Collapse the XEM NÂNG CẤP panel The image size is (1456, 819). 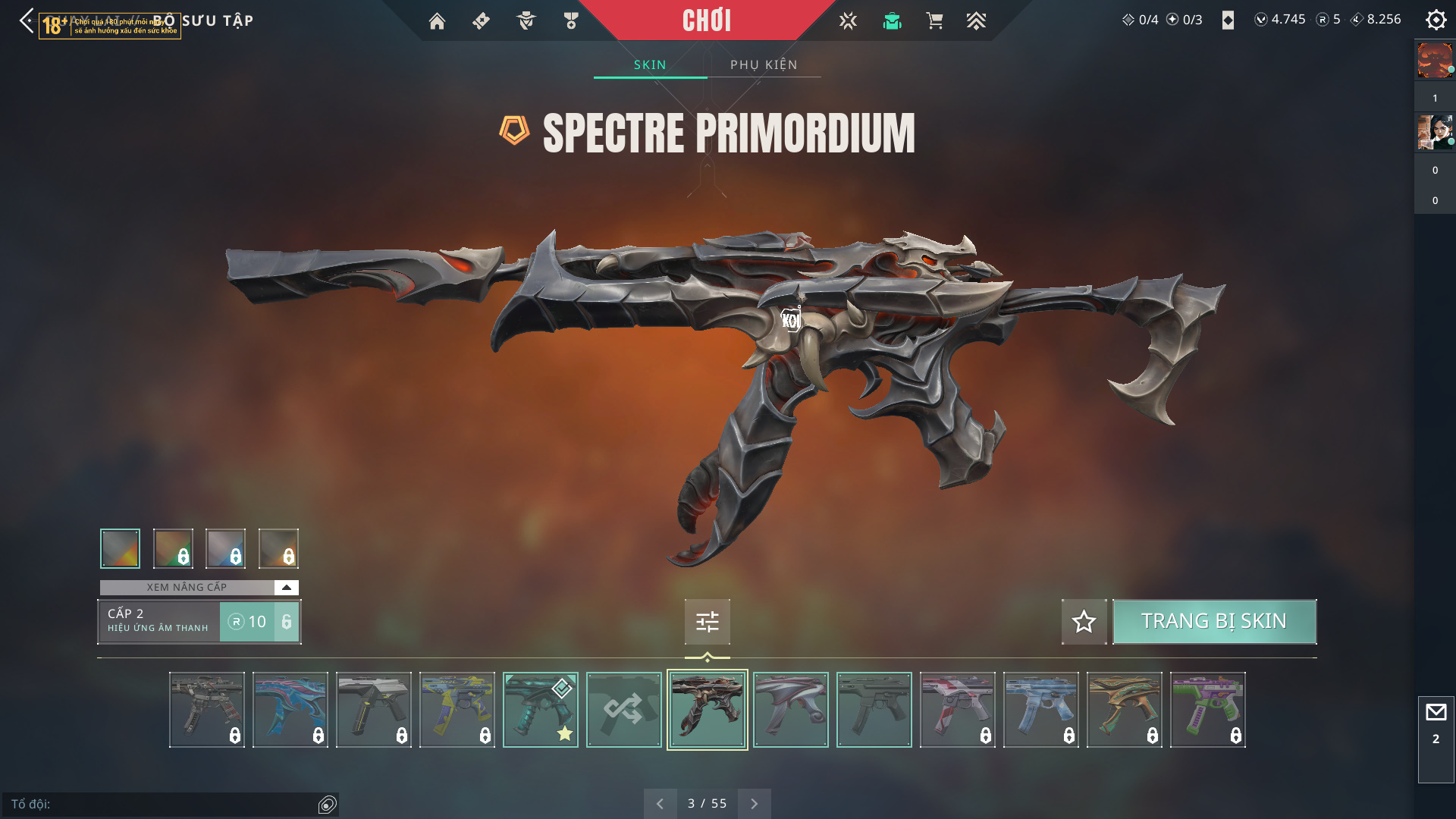pyautogui.click(x=286, y=587)
